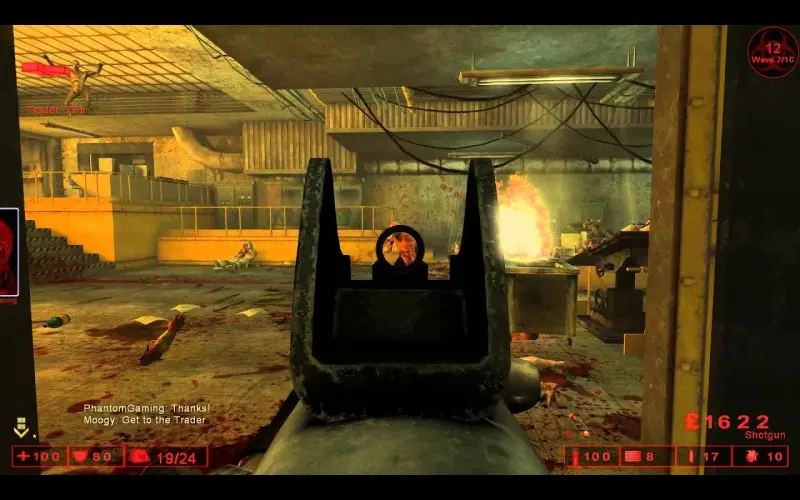Click the carry weight icon
This screenshot has height=500, width=800.
tap(139, 457)
